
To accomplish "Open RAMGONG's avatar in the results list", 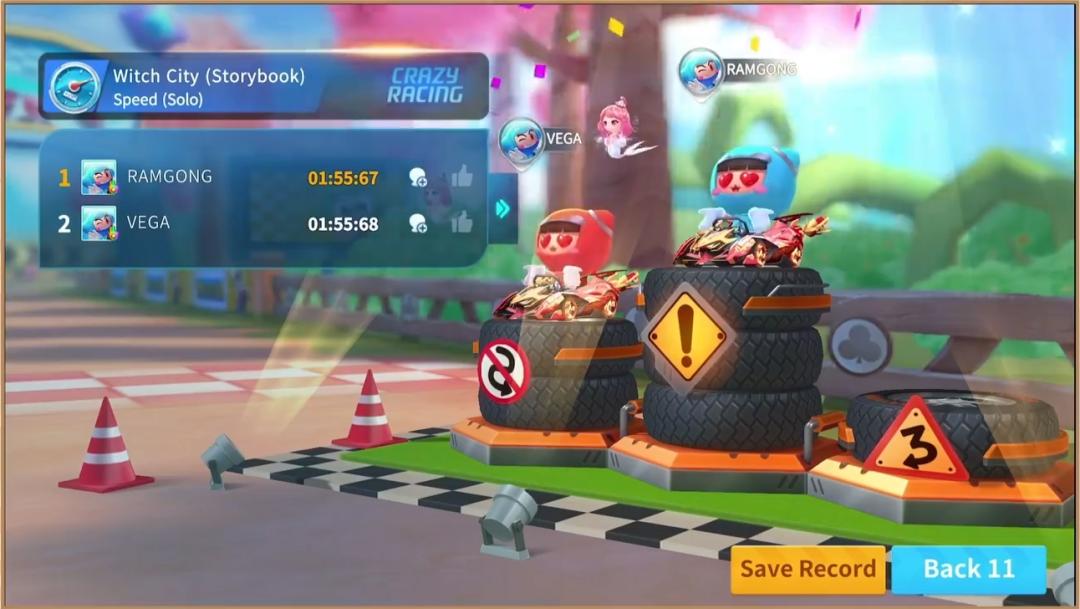I will (x=98, y=177).
